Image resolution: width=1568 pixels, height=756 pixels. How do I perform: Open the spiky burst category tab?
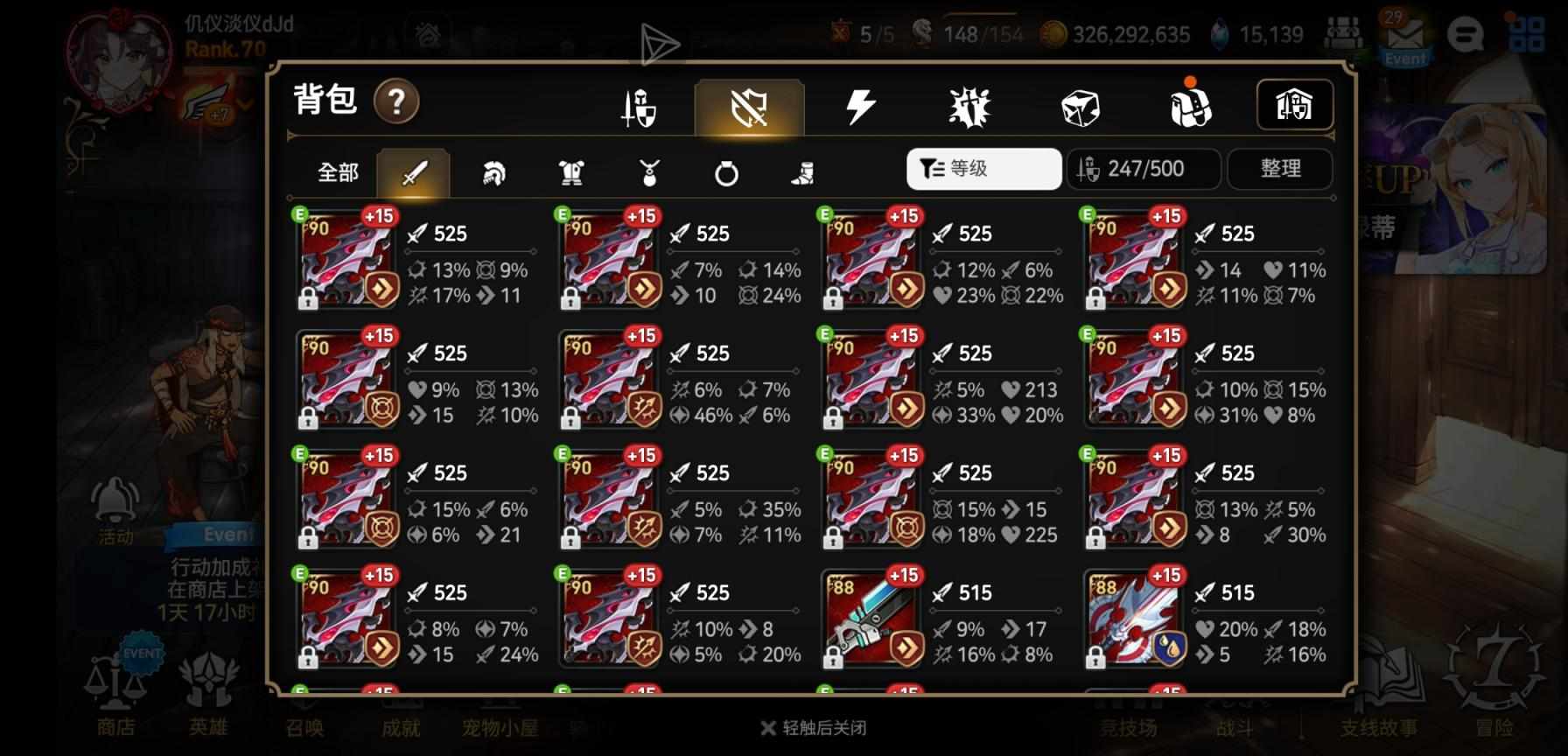969,108
